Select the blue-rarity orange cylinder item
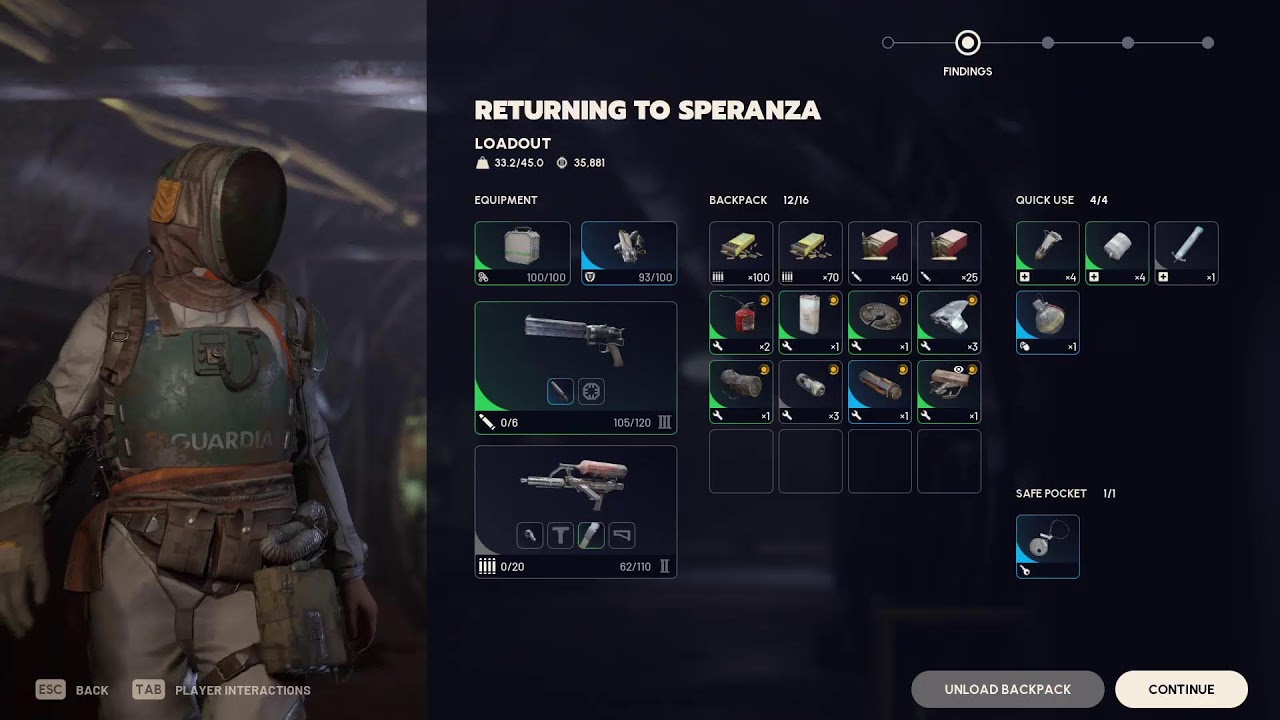The height and width of the screenshot is (720, 1280). tap(880, 392)
